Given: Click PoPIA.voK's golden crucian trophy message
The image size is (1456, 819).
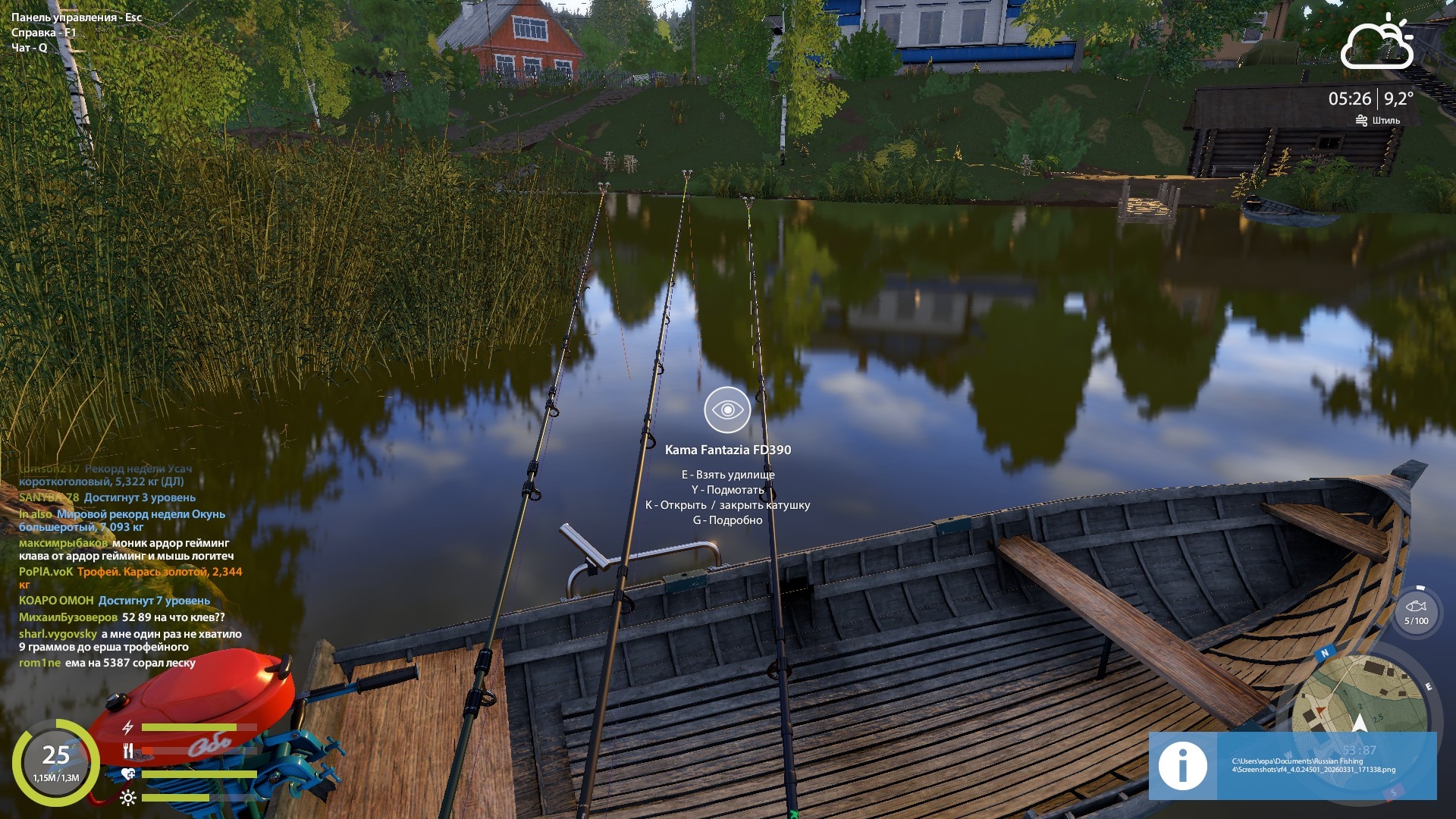Looking at the screenshot, I should (159, 572).
